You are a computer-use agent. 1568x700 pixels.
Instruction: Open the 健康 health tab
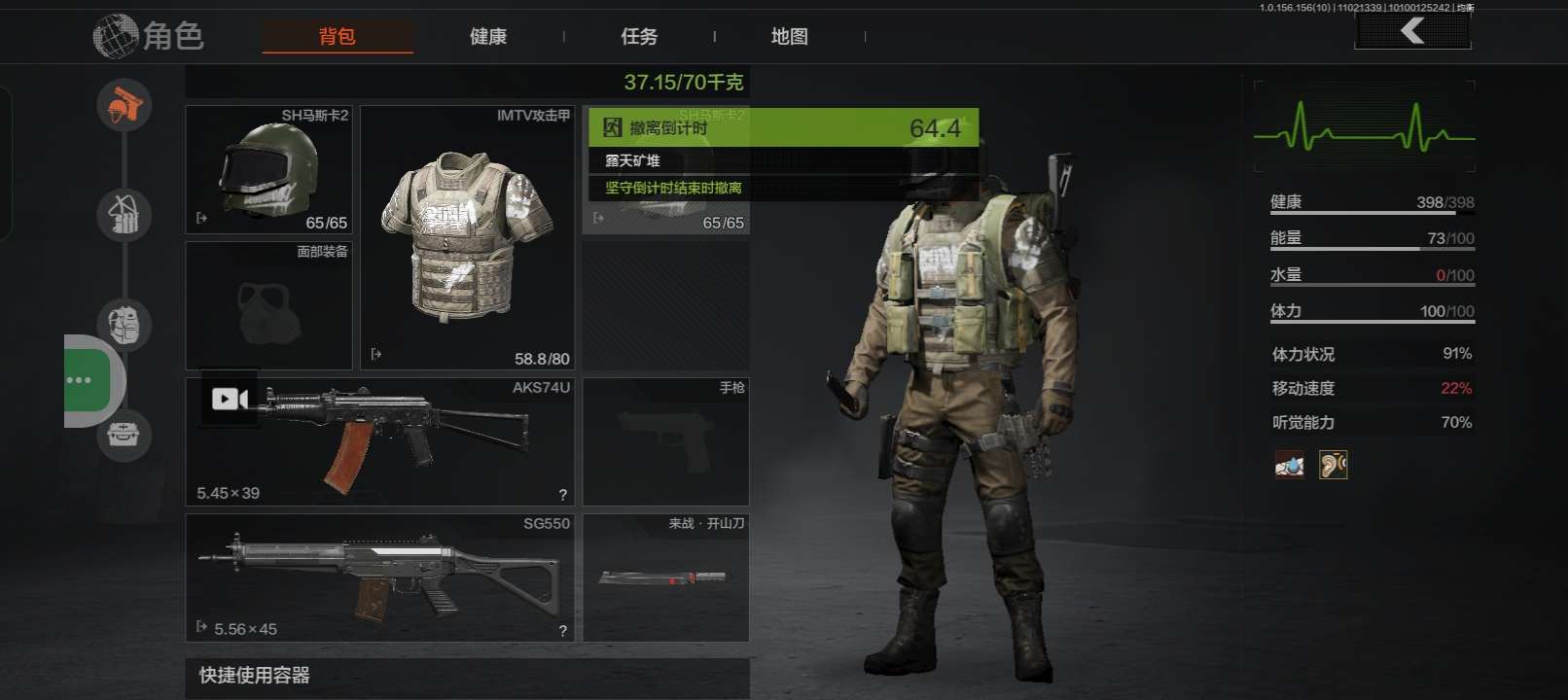click(x=488, y=37)
